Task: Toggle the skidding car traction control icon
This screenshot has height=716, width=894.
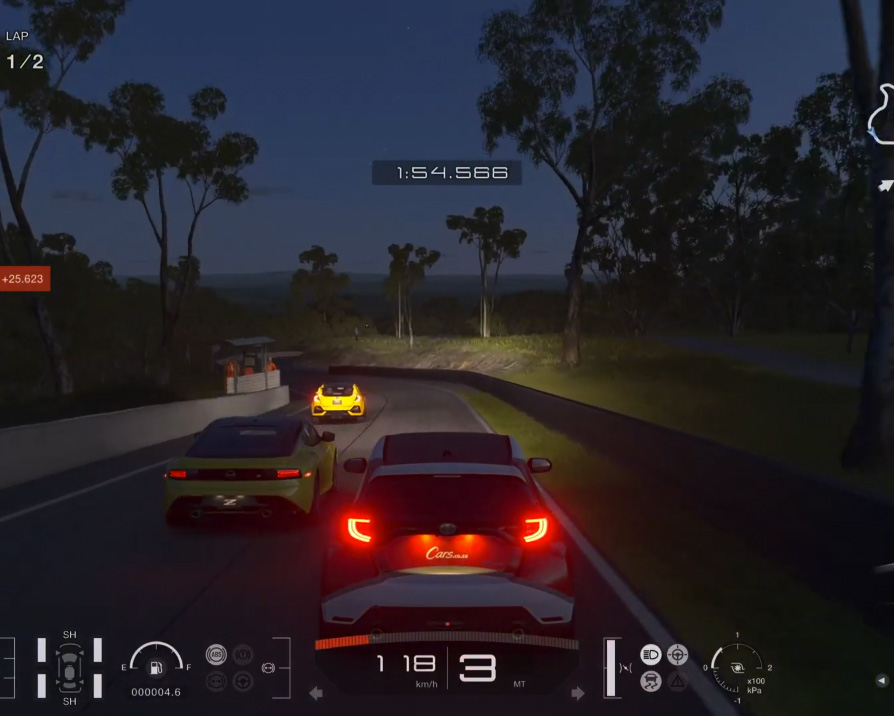Action: [x=651, y=681]
